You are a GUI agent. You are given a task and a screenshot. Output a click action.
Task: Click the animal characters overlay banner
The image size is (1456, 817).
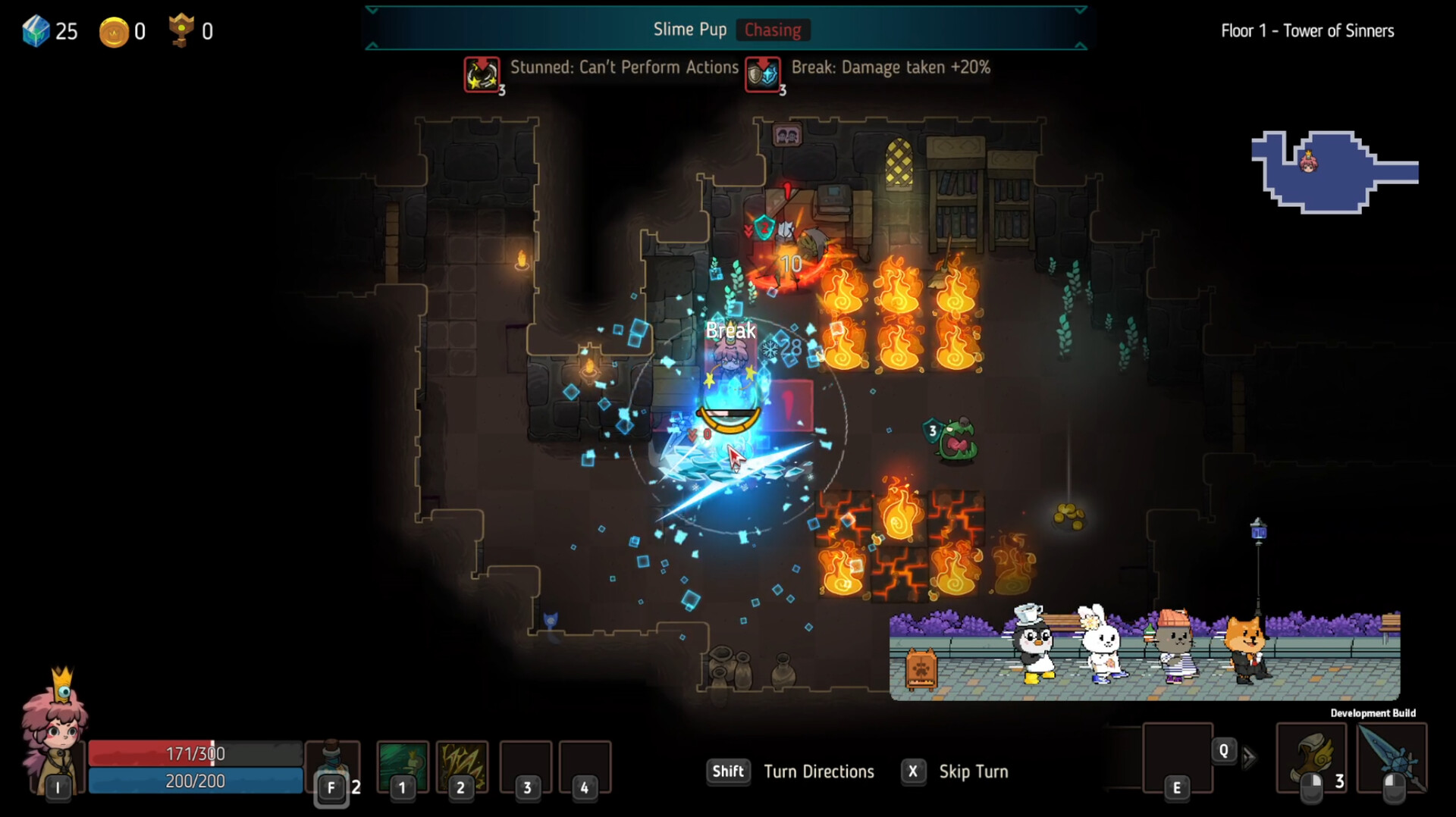pyautogui.click(x=1144, y=654)
